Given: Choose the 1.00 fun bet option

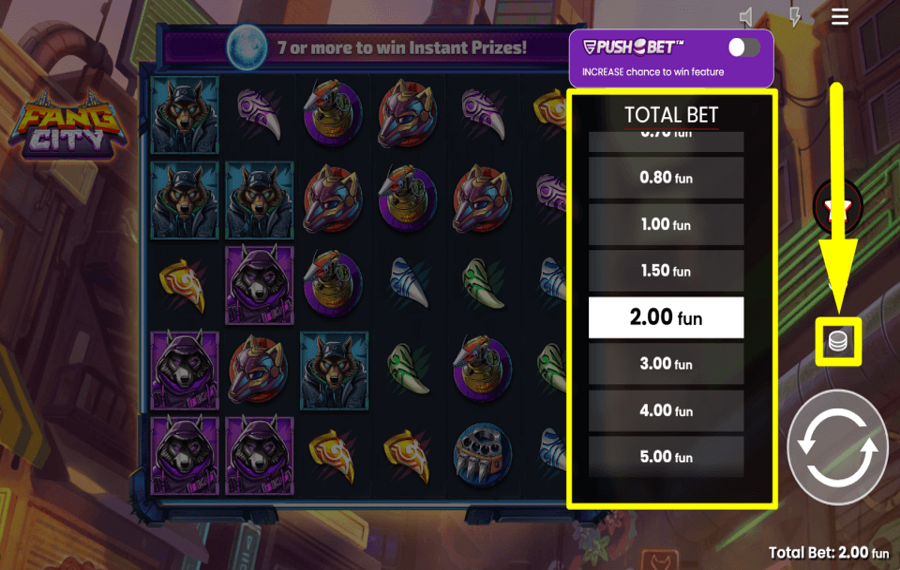Looking at the screenshot, I should coord(665,225).
